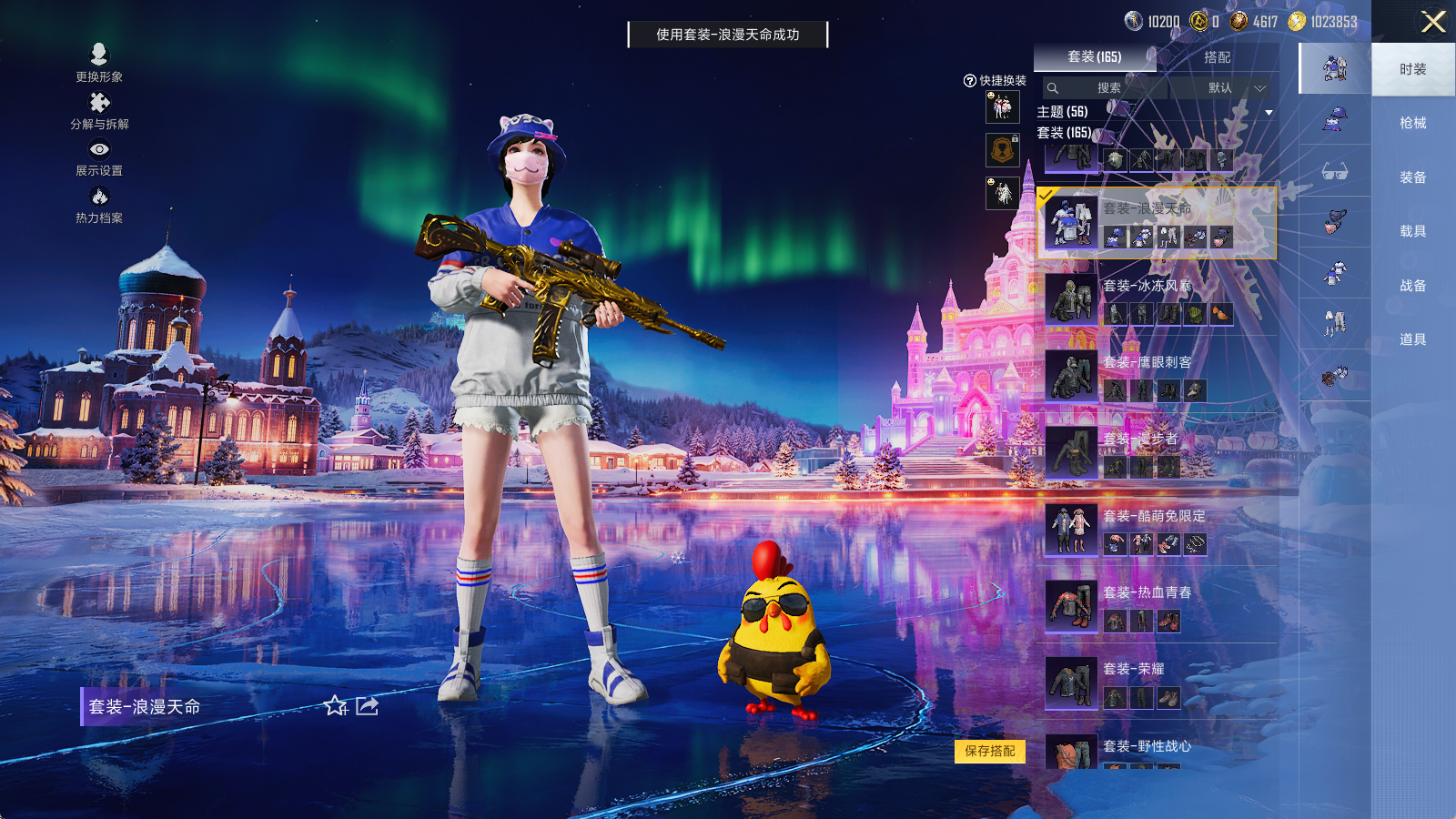
Task: Share the 浪漫天命 outfit
Action: click(x=367, y=706)
